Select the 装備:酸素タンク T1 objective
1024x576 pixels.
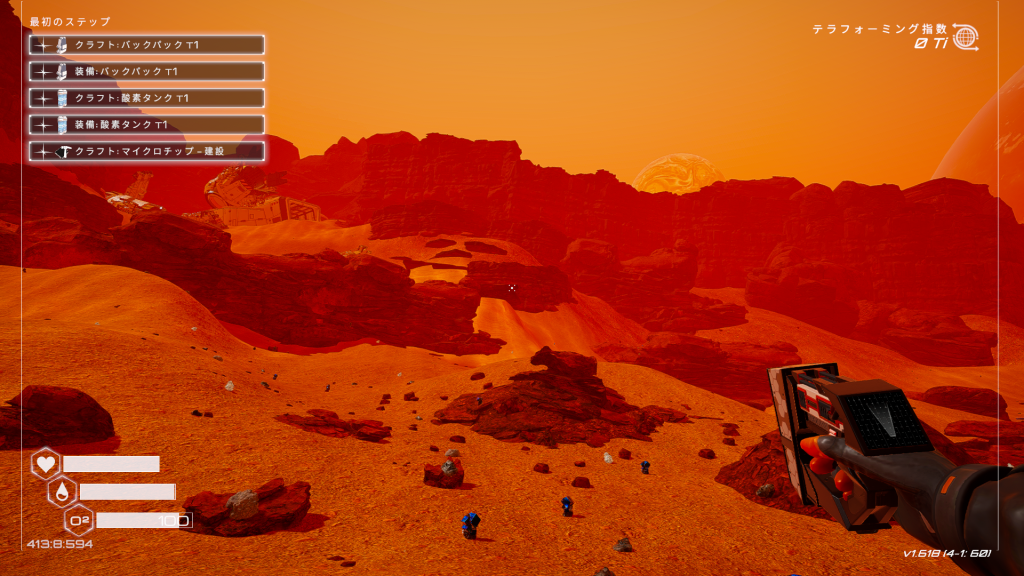coord(147,125)
